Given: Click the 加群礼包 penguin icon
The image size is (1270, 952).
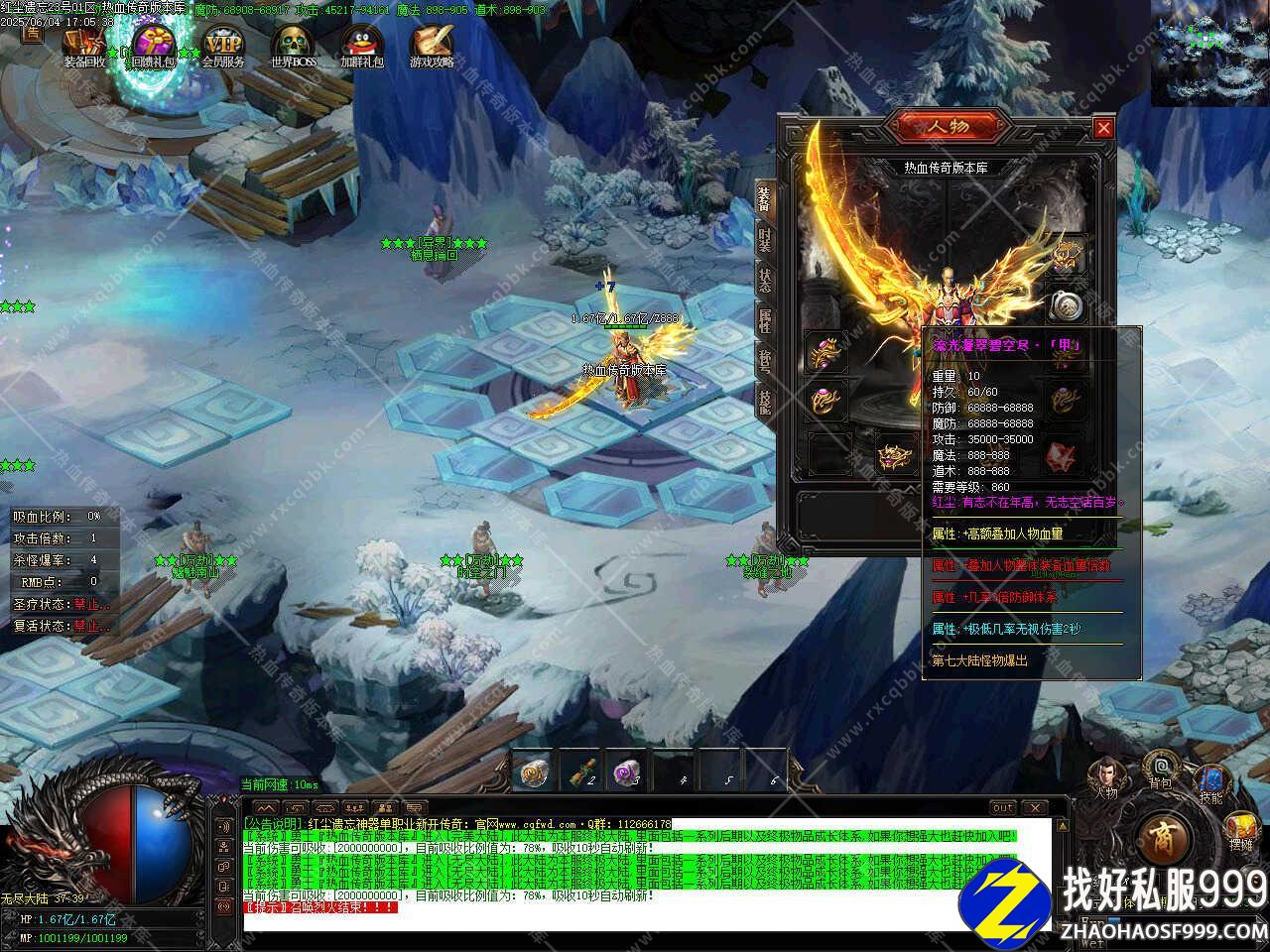Looking at the screenshot, I should tap(361, 44).
